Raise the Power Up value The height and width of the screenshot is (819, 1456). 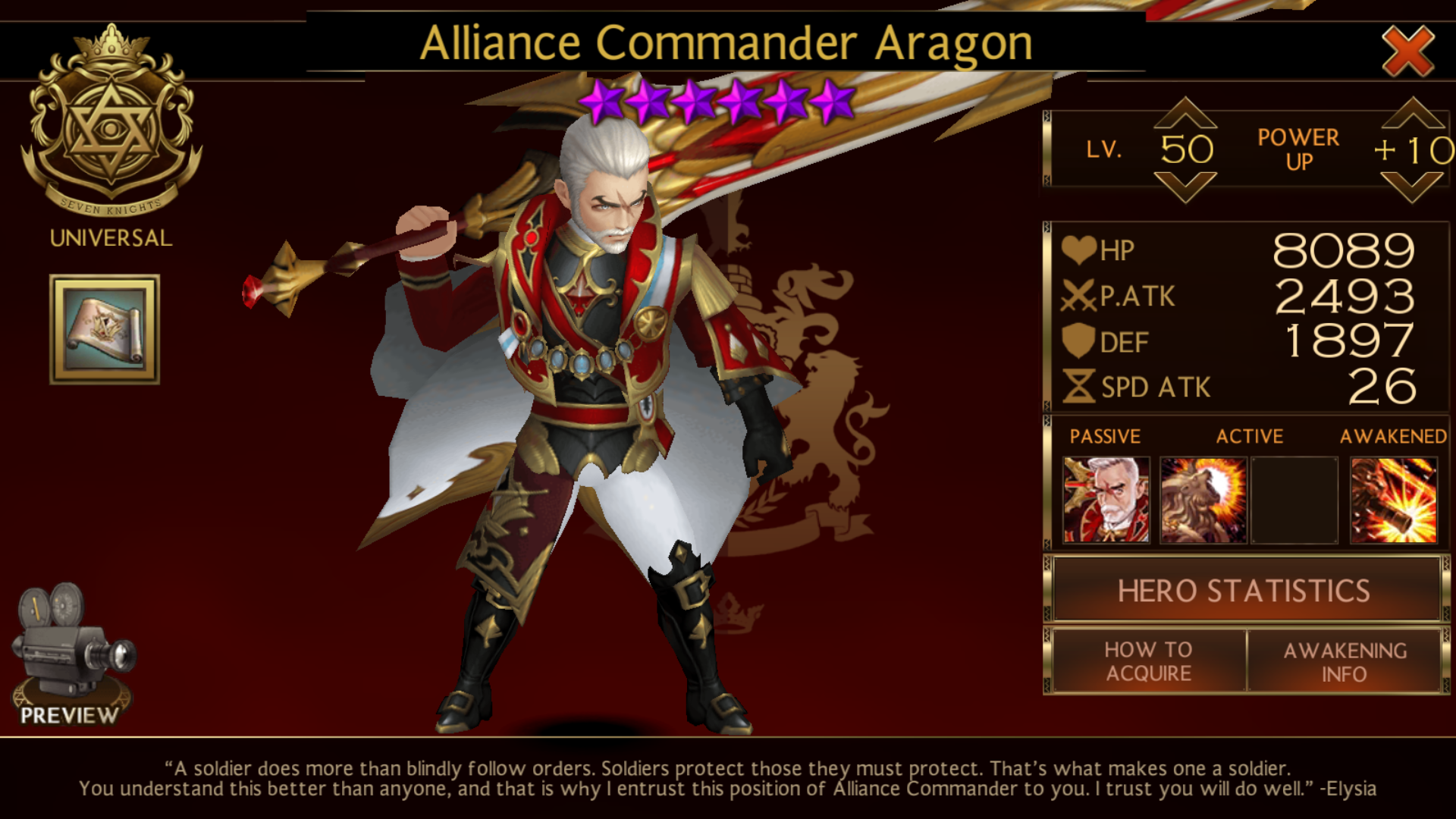click(x=1412, y=114)
